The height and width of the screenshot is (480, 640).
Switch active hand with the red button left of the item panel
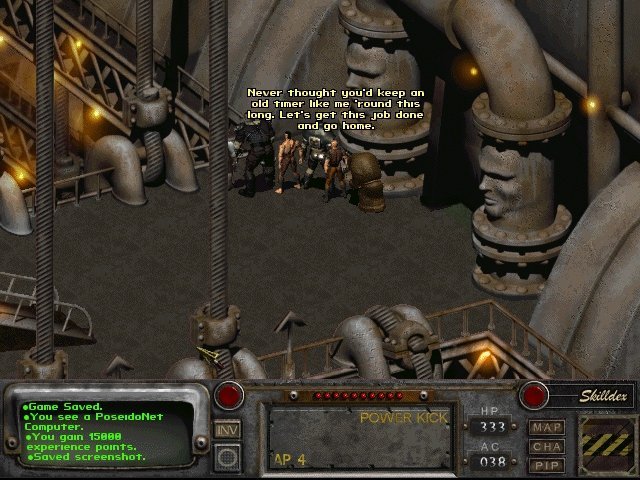(x=232, y=393)
